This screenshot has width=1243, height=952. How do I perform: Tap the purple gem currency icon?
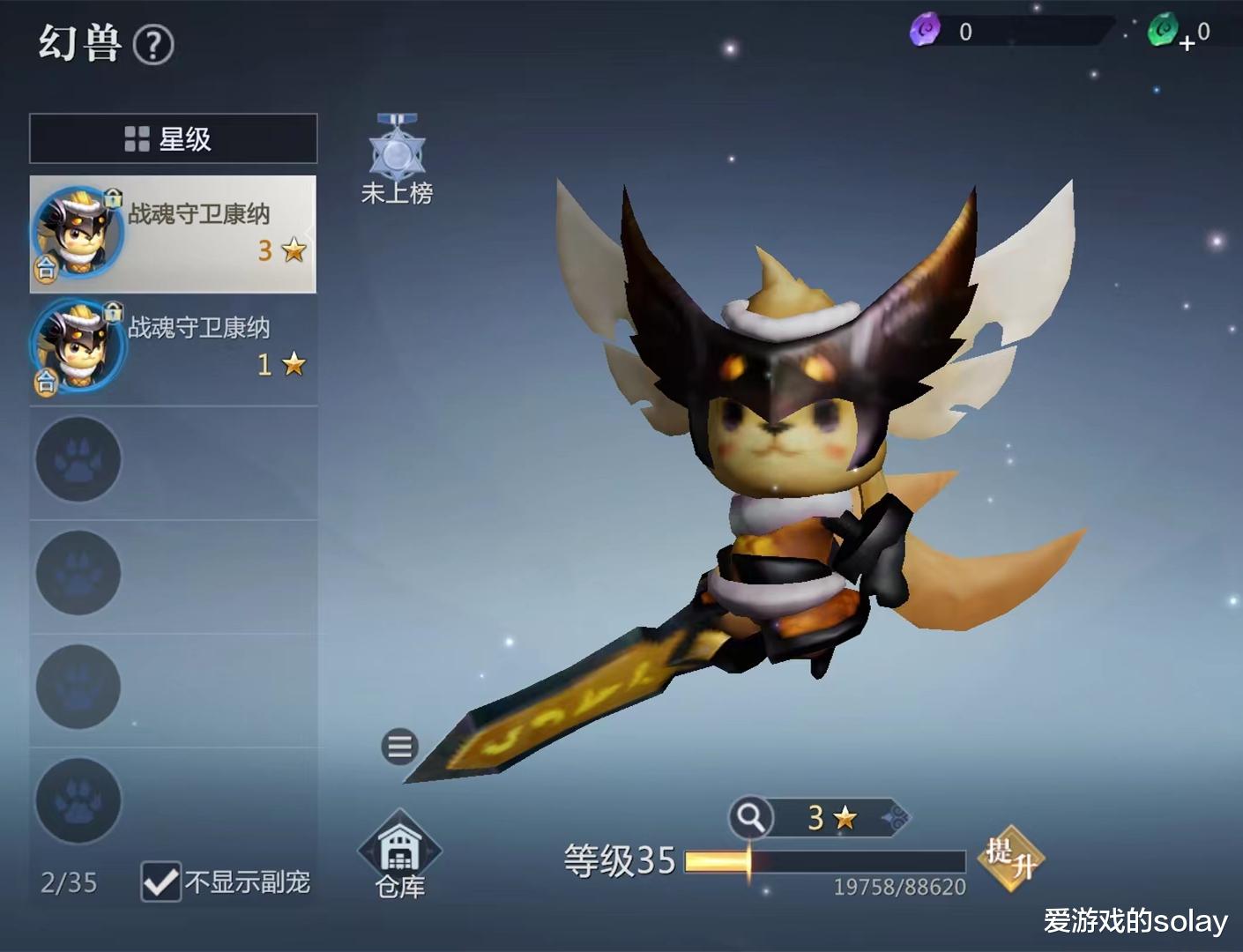click(925, 31)
